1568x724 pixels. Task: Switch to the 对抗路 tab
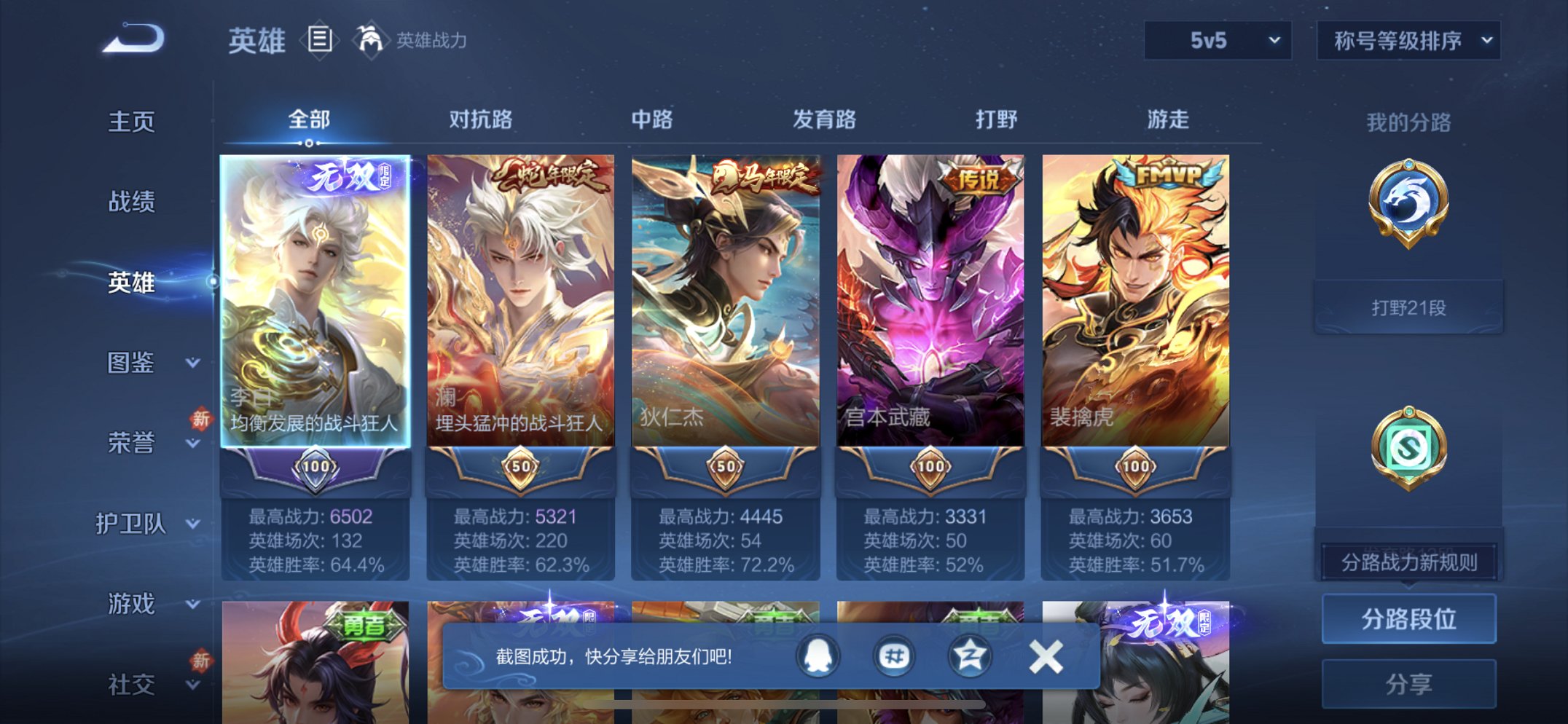click(x=482, y=120)
